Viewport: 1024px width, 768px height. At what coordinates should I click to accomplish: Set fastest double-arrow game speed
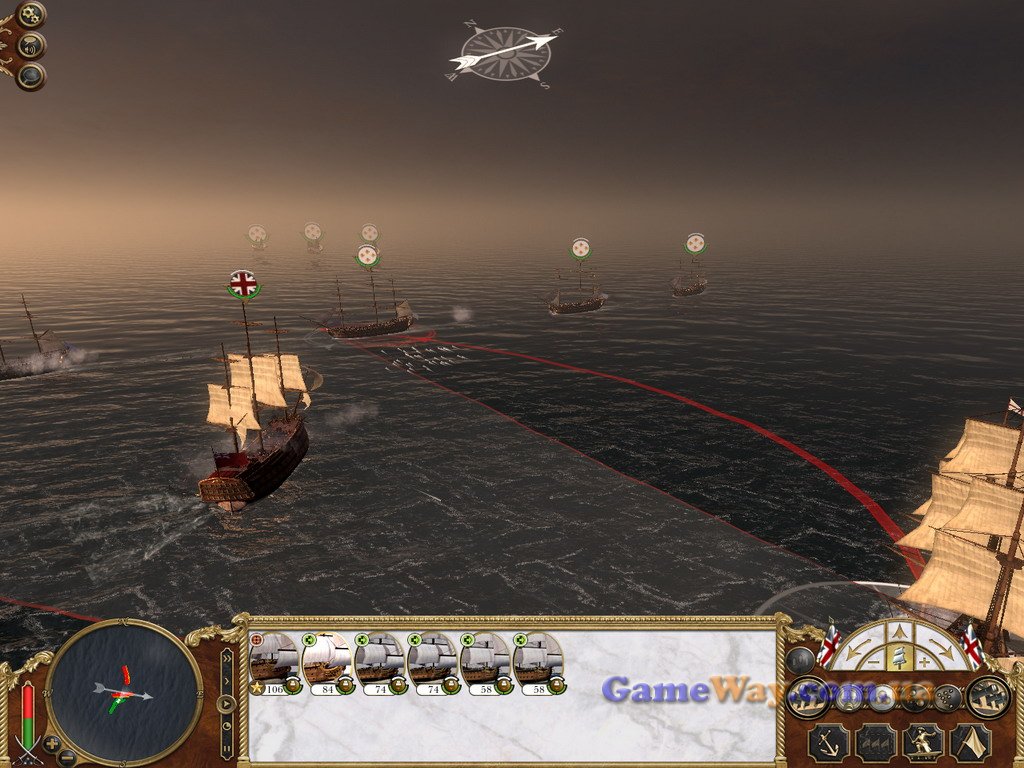227,659
